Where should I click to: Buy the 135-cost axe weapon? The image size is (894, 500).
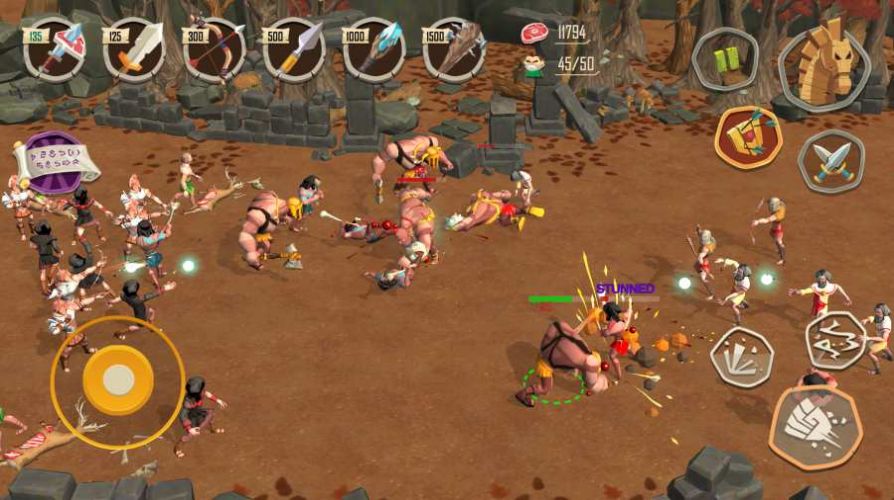point(54,49)
